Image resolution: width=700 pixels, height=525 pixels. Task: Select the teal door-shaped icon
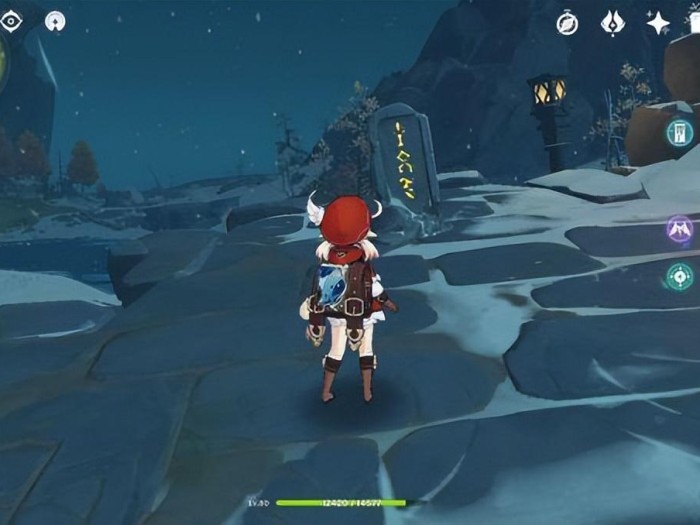coord(681,133)
